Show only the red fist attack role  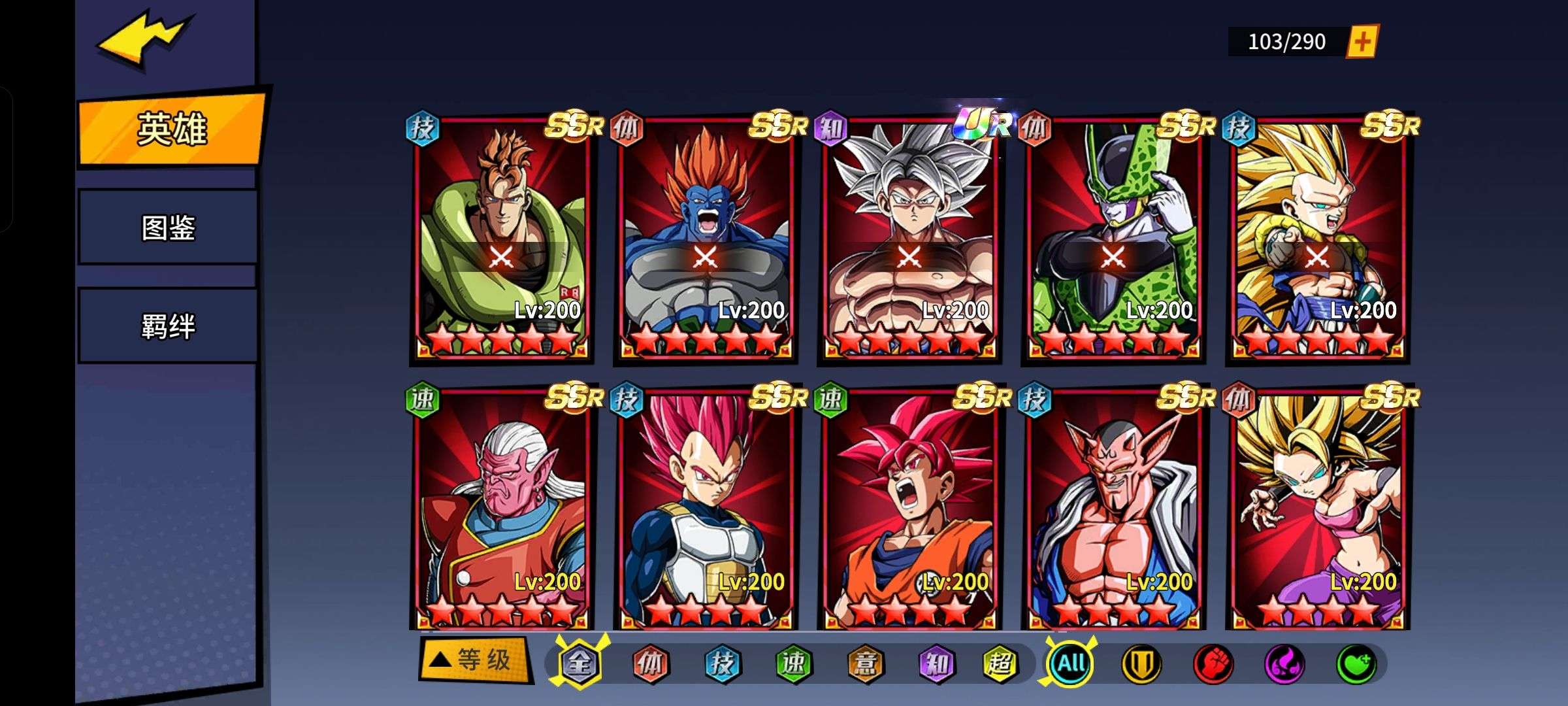pos(1213,664)
